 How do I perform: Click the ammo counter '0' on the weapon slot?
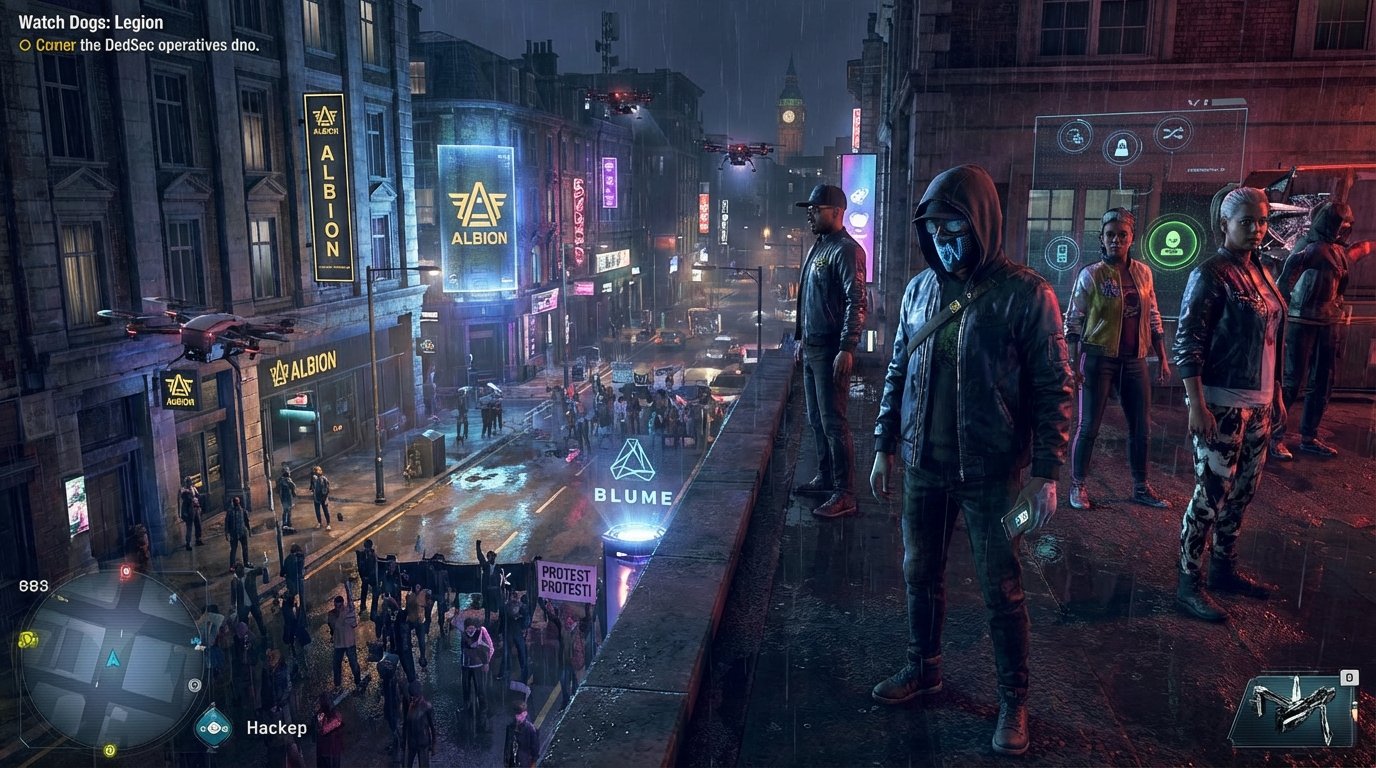pyautogui.click(x=1349, y=678)
